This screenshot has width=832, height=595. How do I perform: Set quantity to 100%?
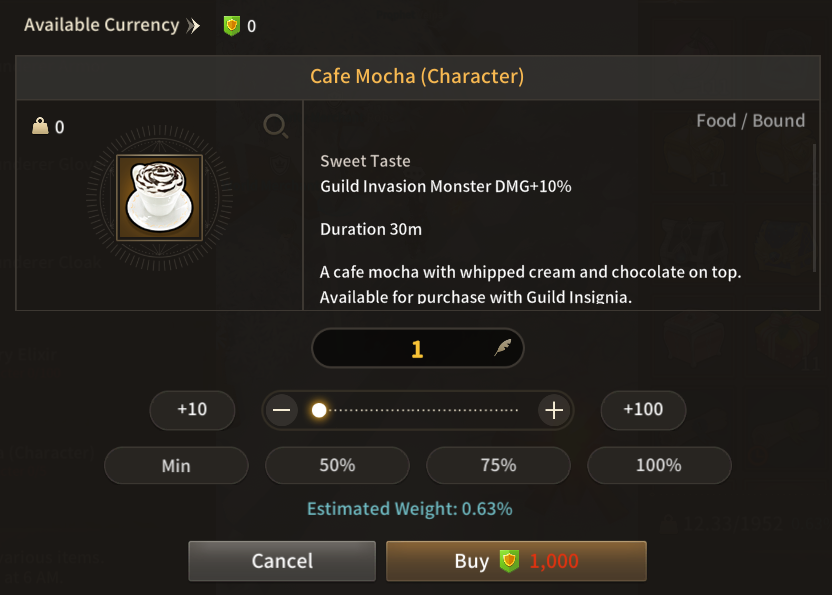(x=659, y=465)
